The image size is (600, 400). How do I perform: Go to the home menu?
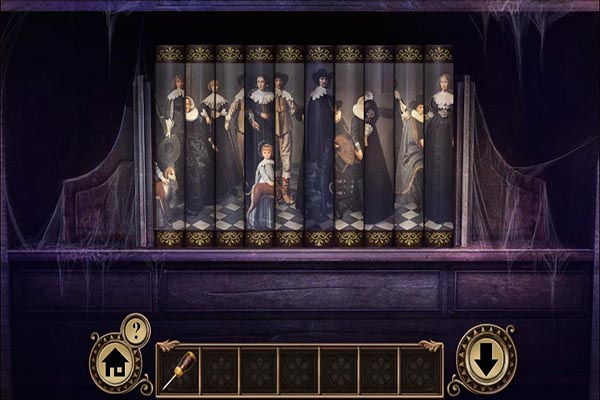click(115, 360)
